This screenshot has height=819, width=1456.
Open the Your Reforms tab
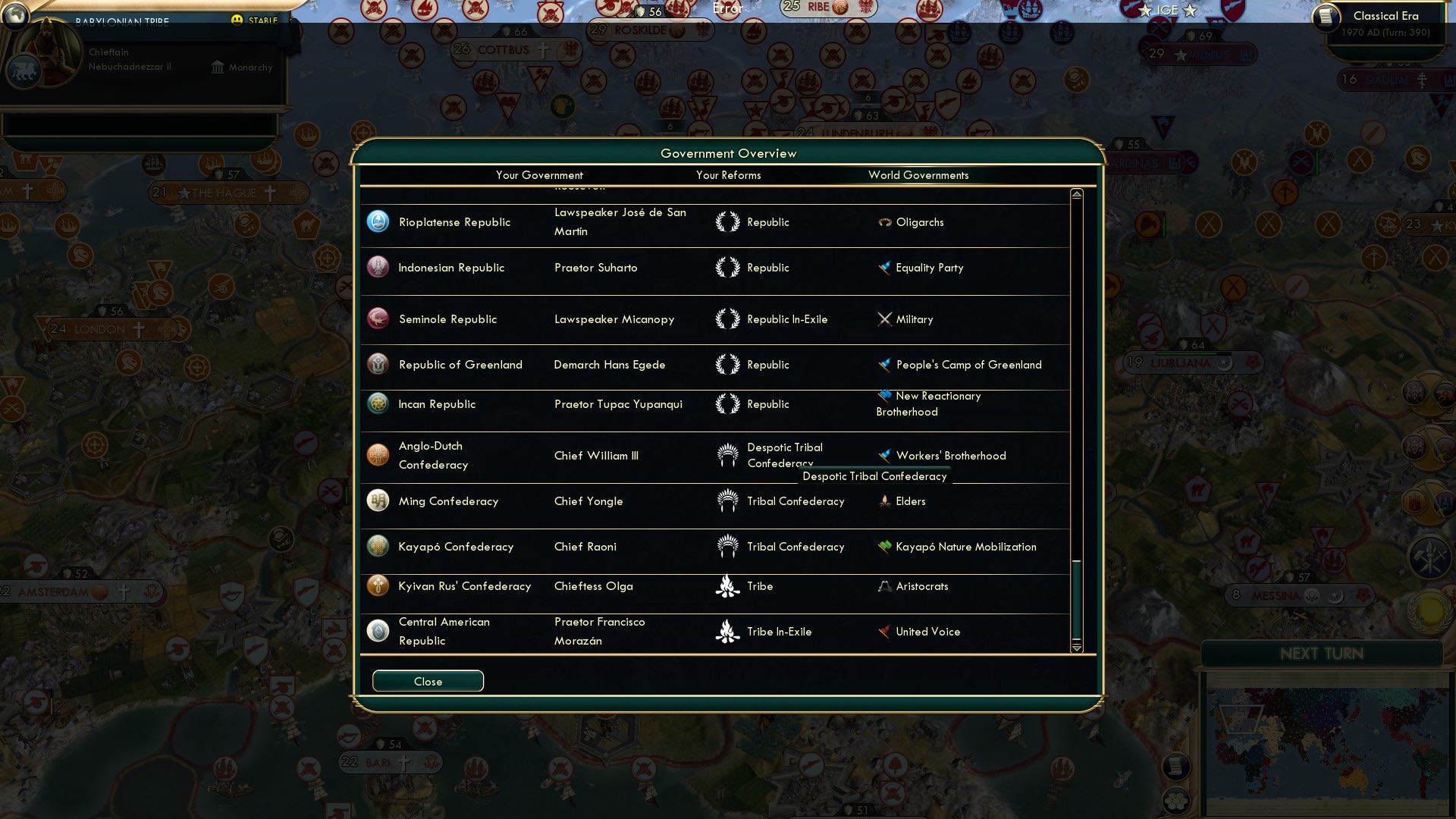[x=729, y=175]
